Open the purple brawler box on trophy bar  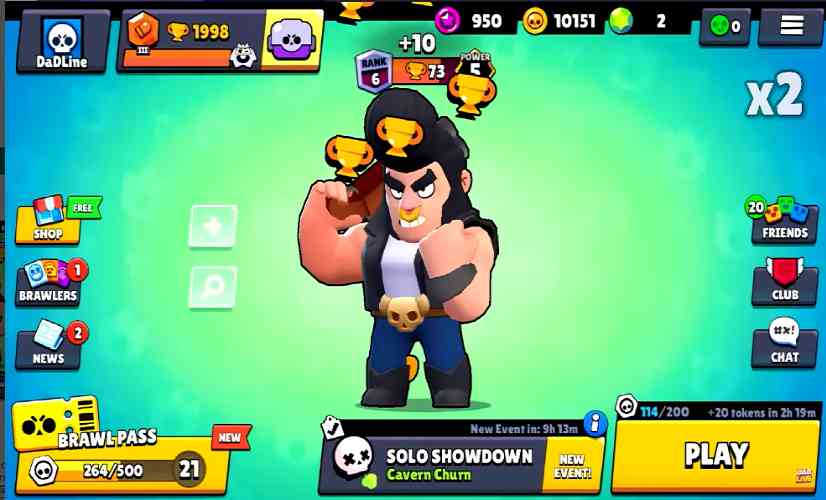[293, 40]
